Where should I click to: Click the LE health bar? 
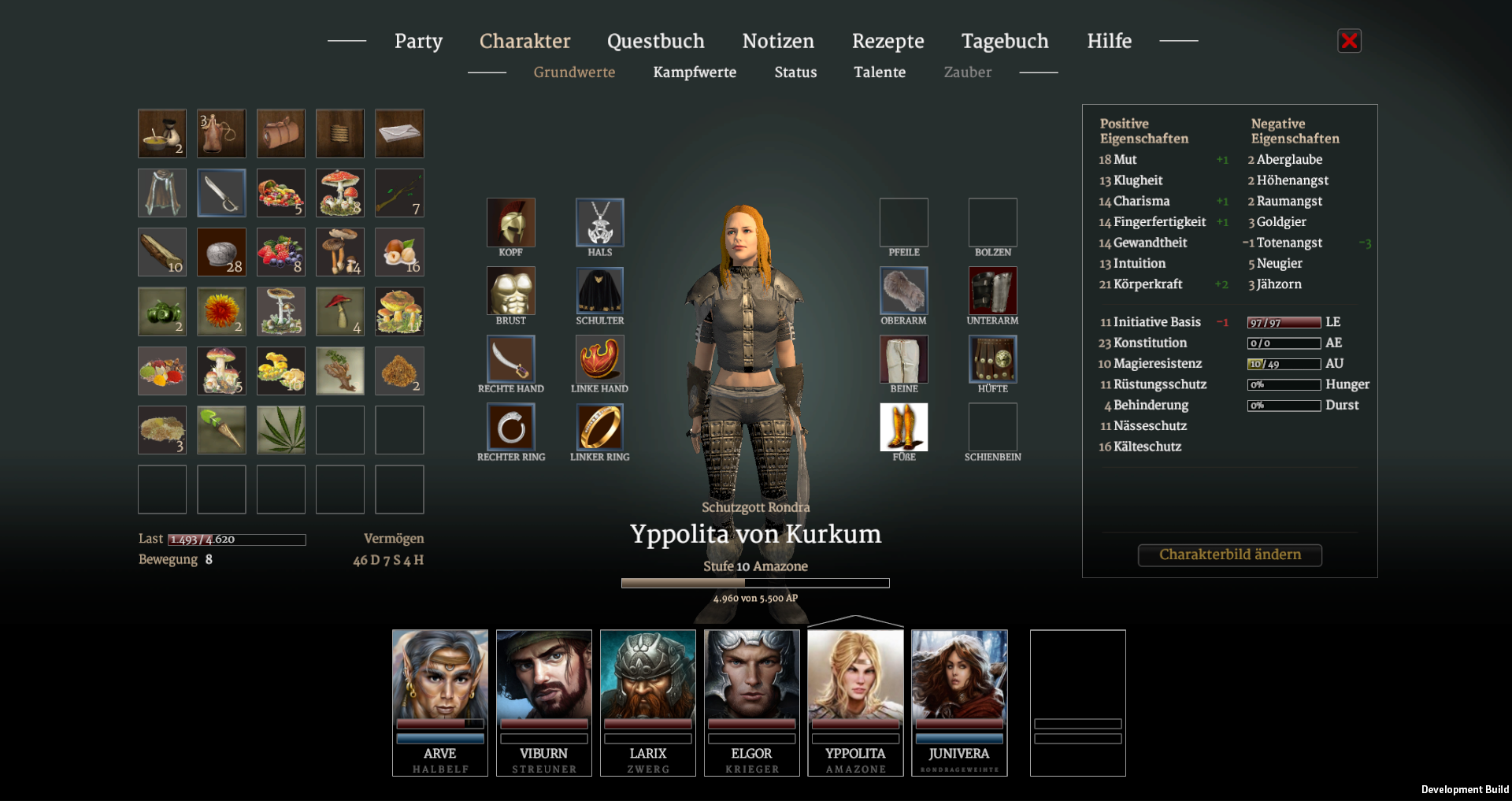1284,321
